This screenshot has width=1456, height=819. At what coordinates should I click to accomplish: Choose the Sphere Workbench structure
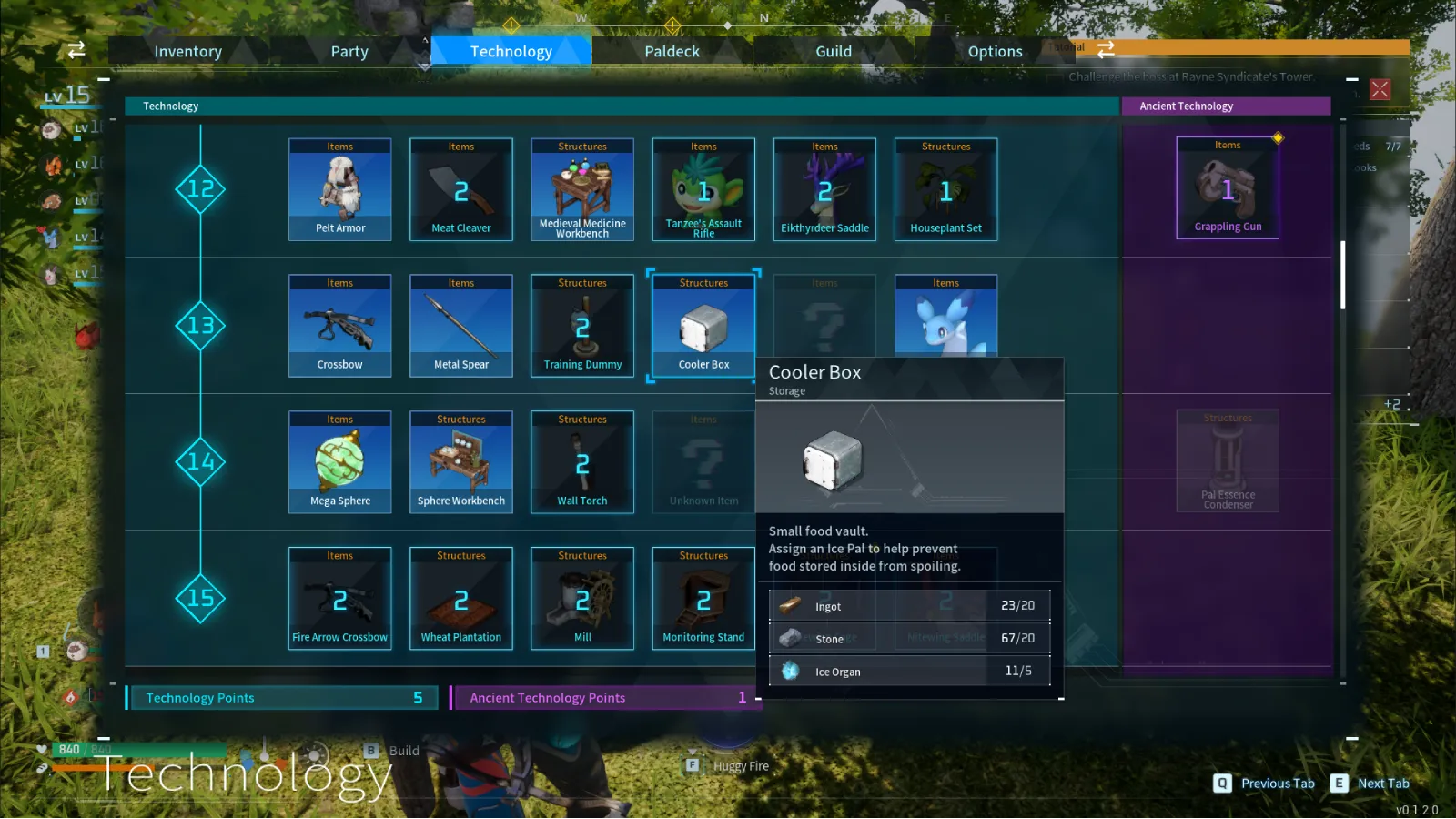tap(461, 462)
